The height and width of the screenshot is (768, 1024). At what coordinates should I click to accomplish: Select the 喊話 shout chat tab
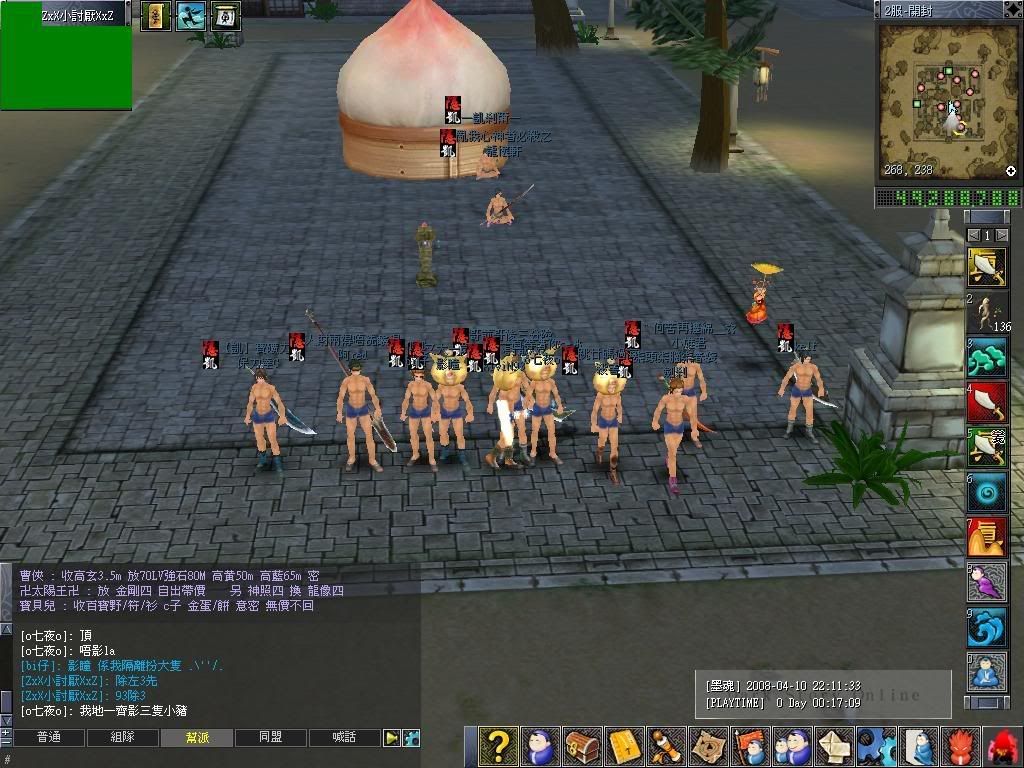345,737
